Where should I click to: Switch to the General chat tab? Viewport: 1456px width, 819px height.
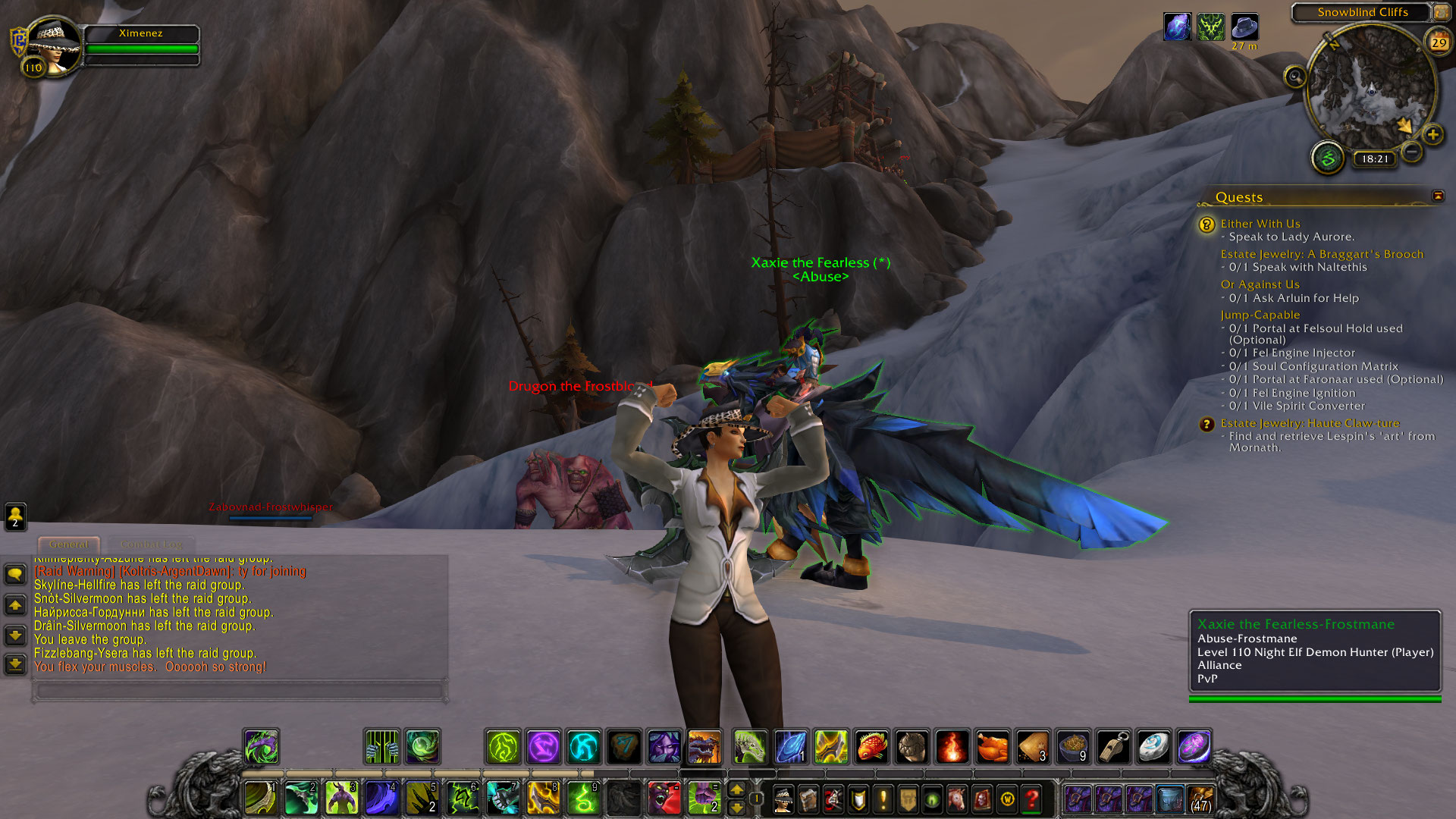coord(69,544)
